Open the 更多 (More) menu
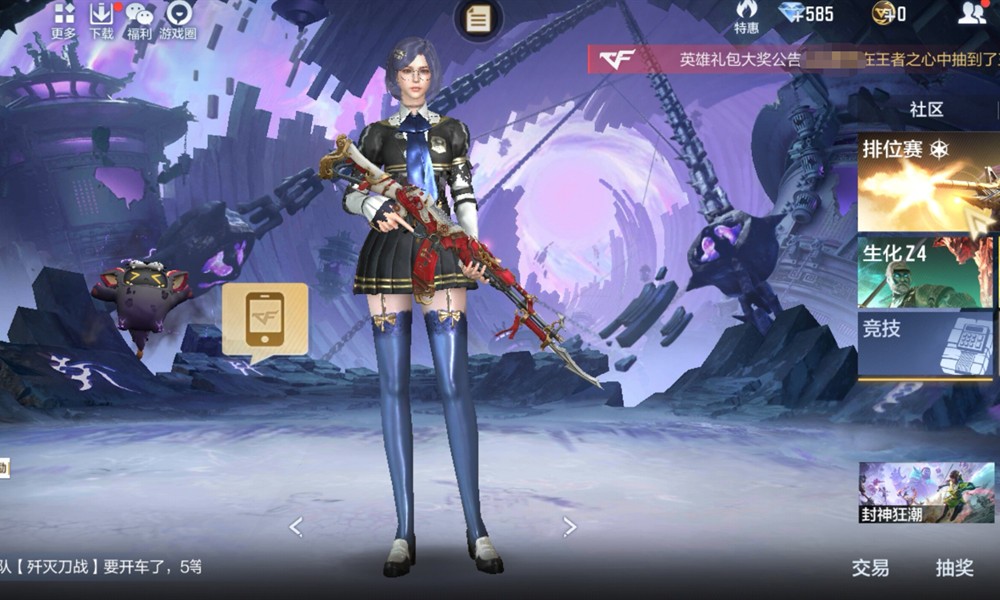 (64, 18)
